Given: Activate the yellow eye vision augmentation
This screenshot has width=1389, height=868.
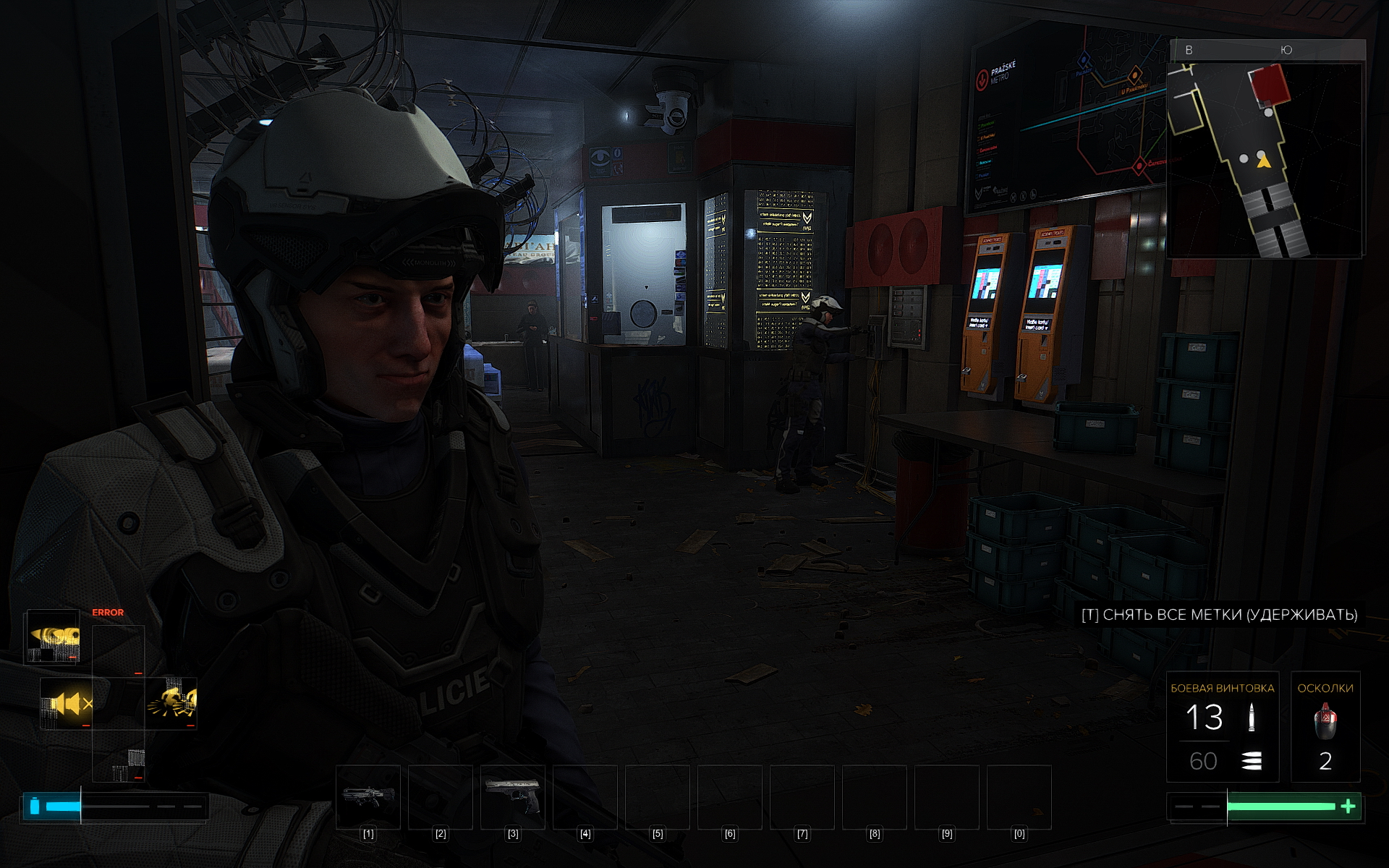Looking at the screenshot, I should click(x=53, y=637).
